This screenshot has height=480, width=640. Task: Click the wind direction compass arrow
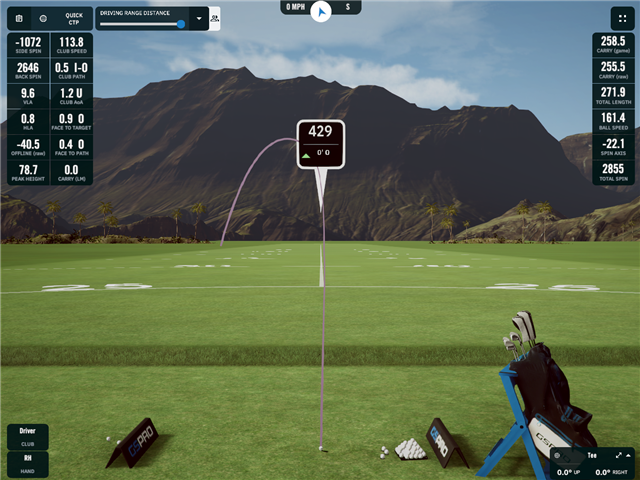(x=320, y=11)
